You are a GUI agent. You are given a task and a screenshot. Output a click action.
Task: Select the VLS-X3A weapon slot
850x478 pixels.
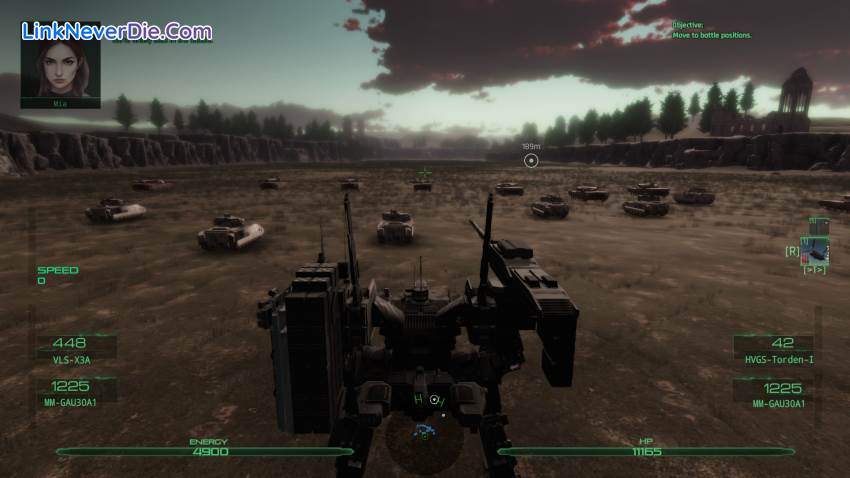(74, 349)
